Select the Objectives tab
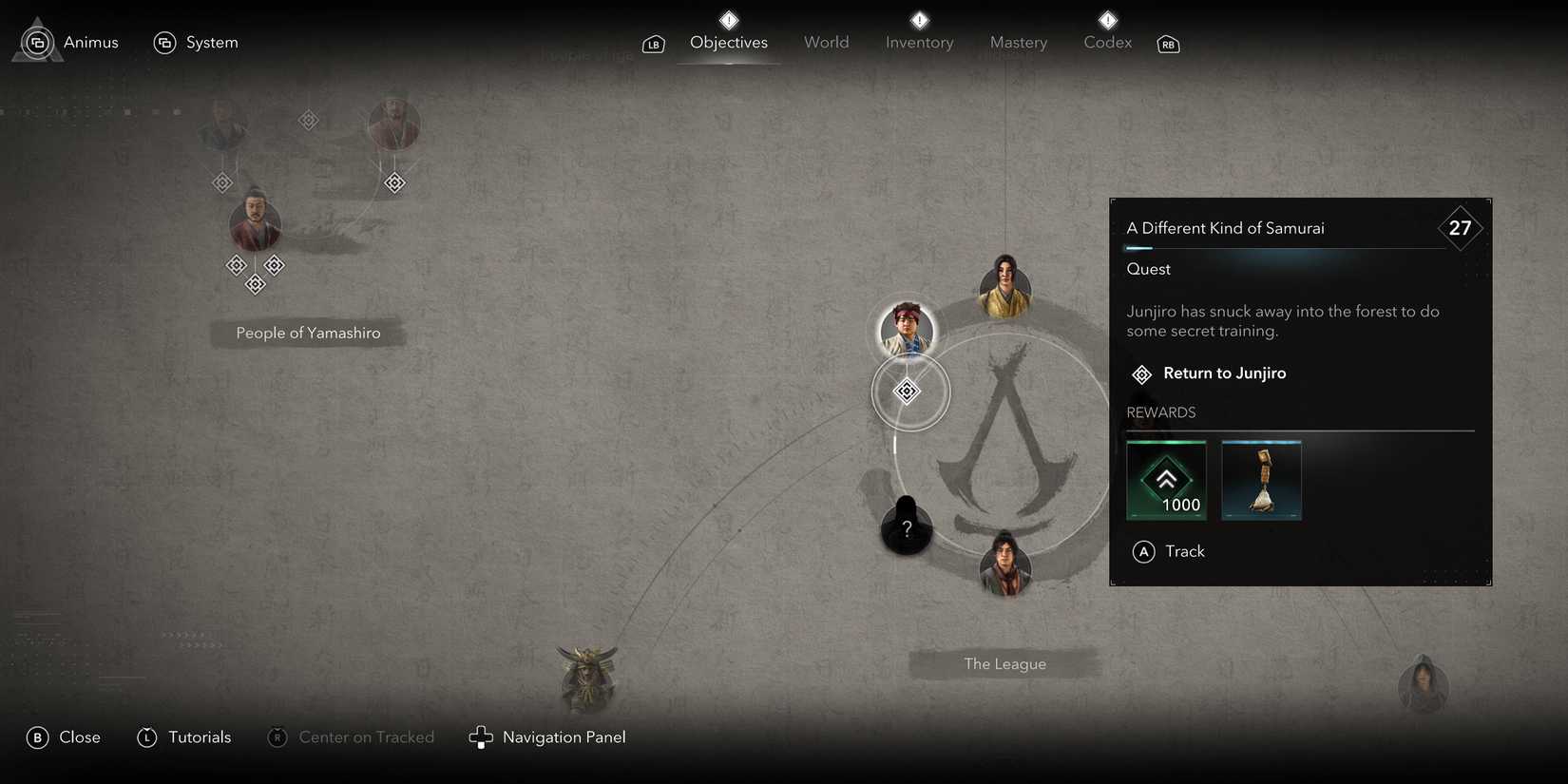The height and width of the screenshot is (784, 1568). coord(728,43)
